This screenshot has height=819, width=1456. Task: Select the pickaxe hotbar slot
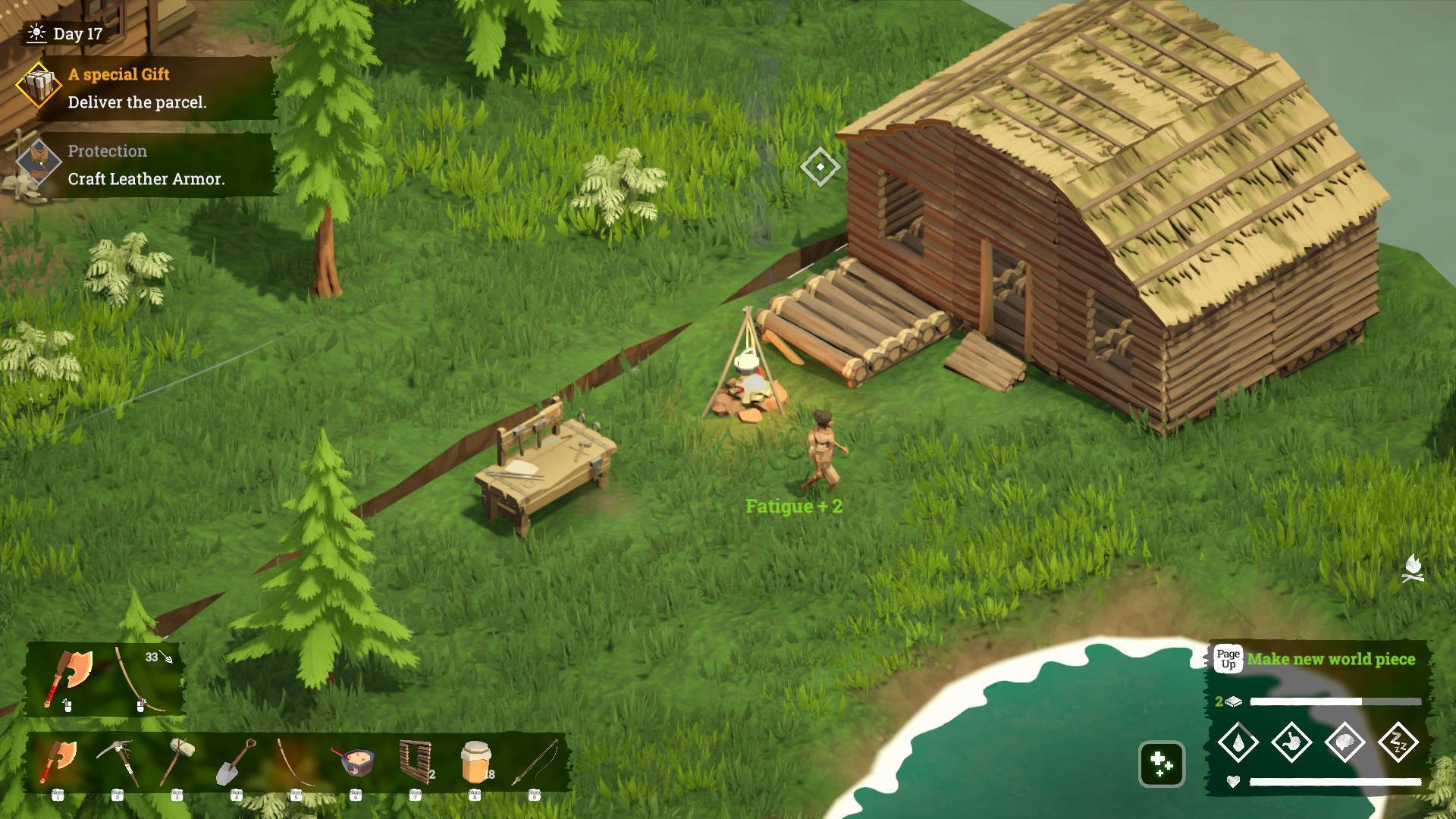(x=118, y=762)
